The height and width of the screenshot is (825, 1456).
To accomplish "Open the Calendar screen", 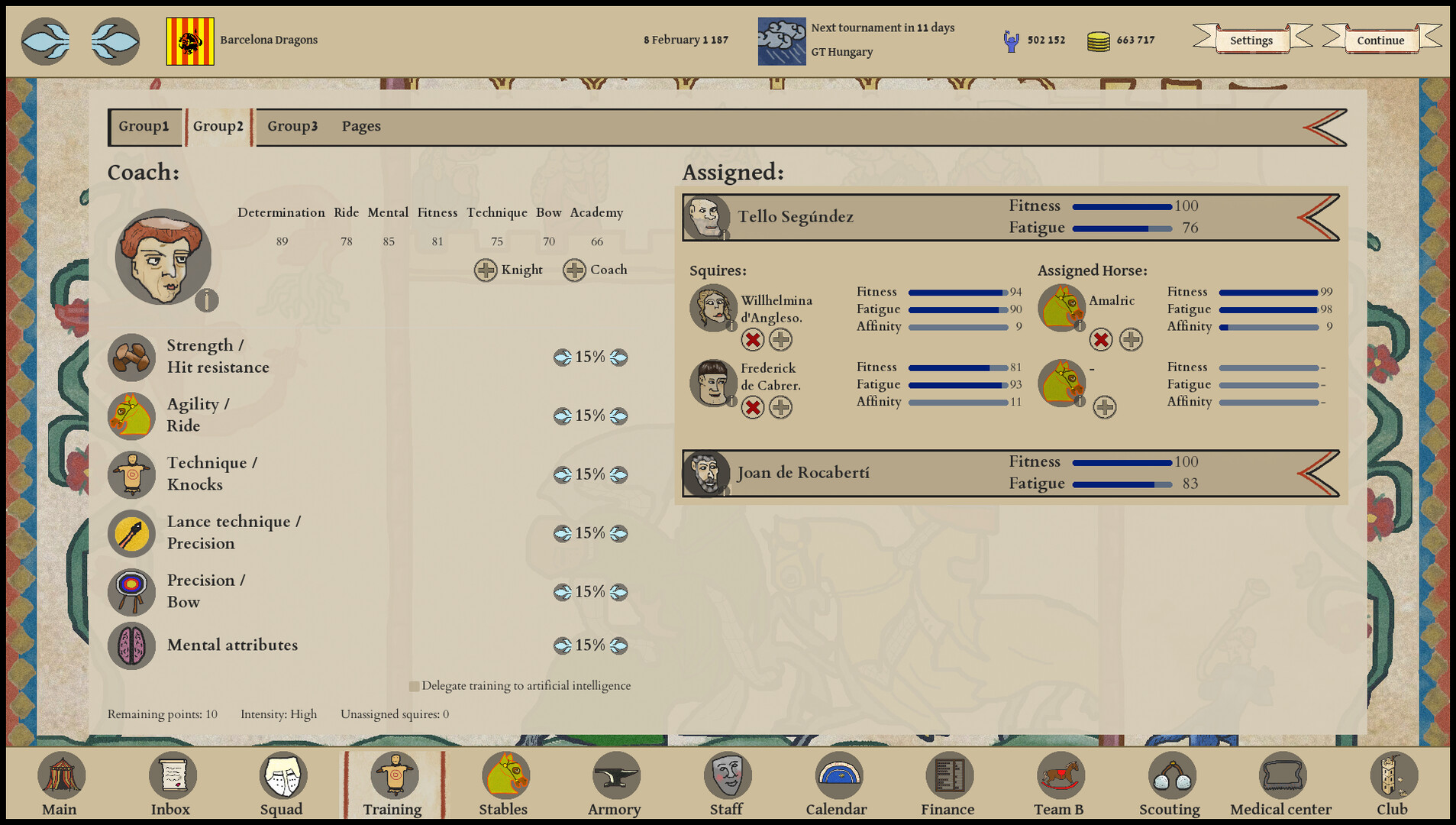I will click(837, 775).
